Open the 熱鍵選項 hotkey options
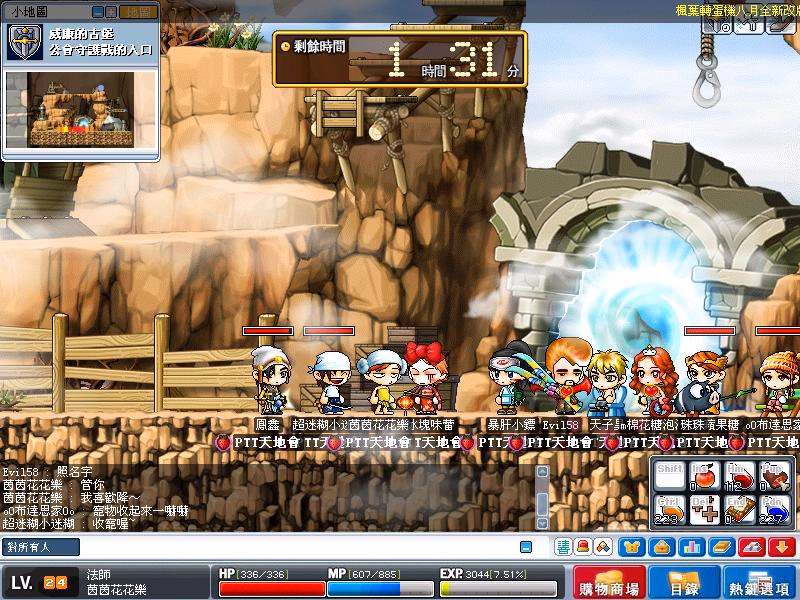Screen dimensions: 800x600 pos(758,582)
